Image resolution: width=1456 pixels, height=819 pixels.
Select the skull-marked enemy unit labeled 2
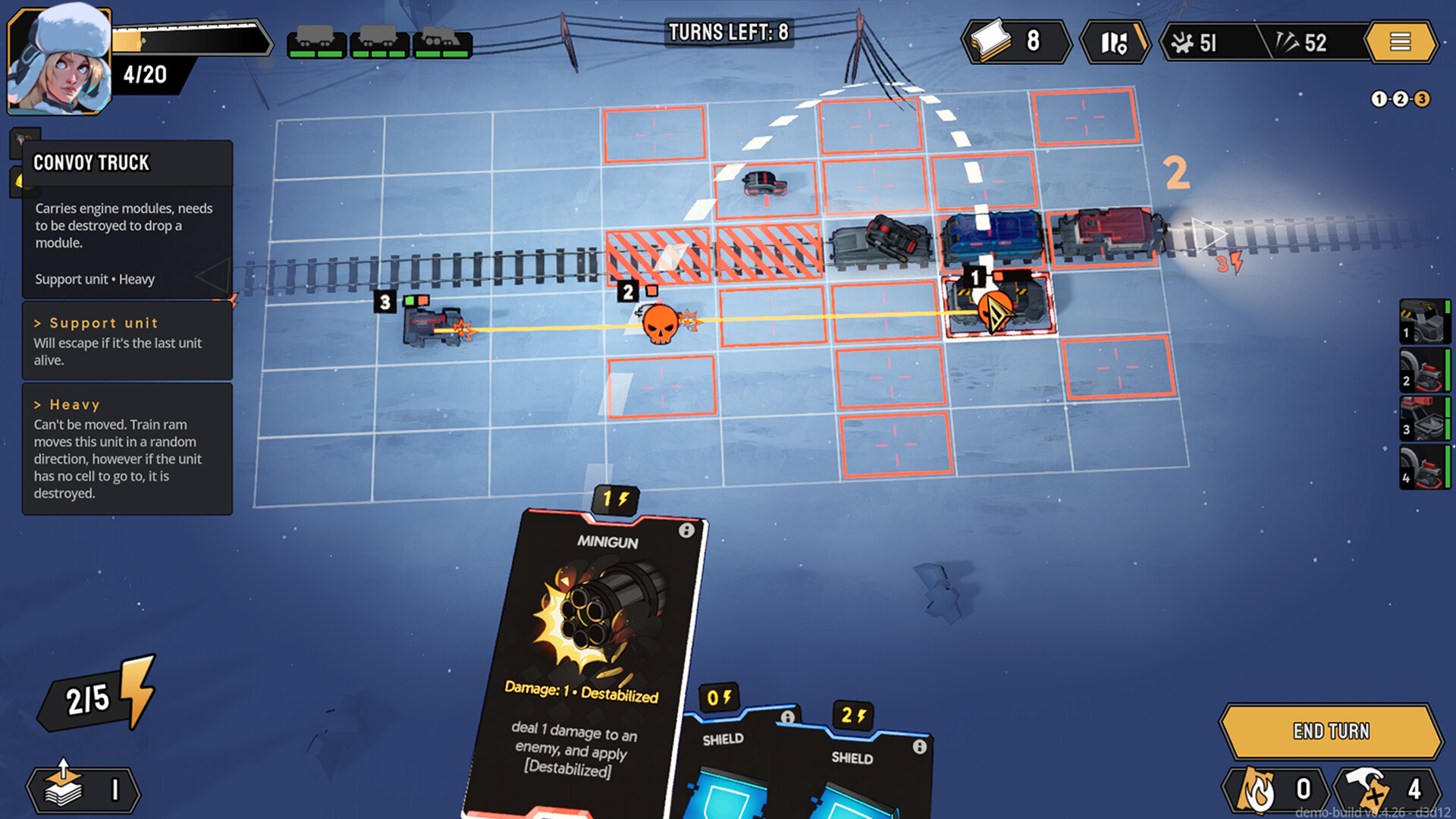click(660, 324)
